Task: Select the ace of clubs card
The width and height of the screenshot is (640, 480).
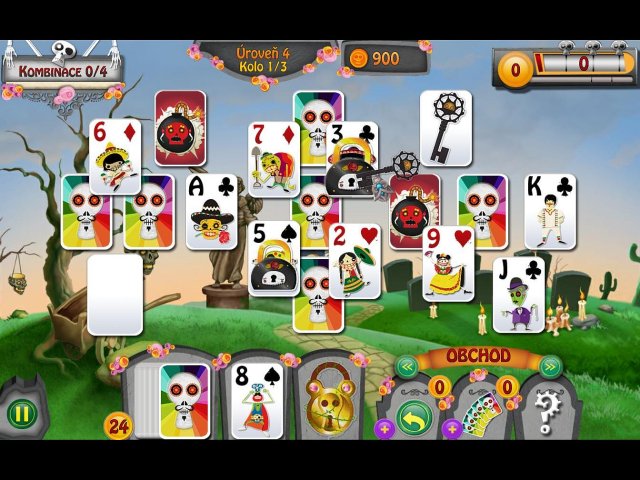Action: click(x=211, y=211)
